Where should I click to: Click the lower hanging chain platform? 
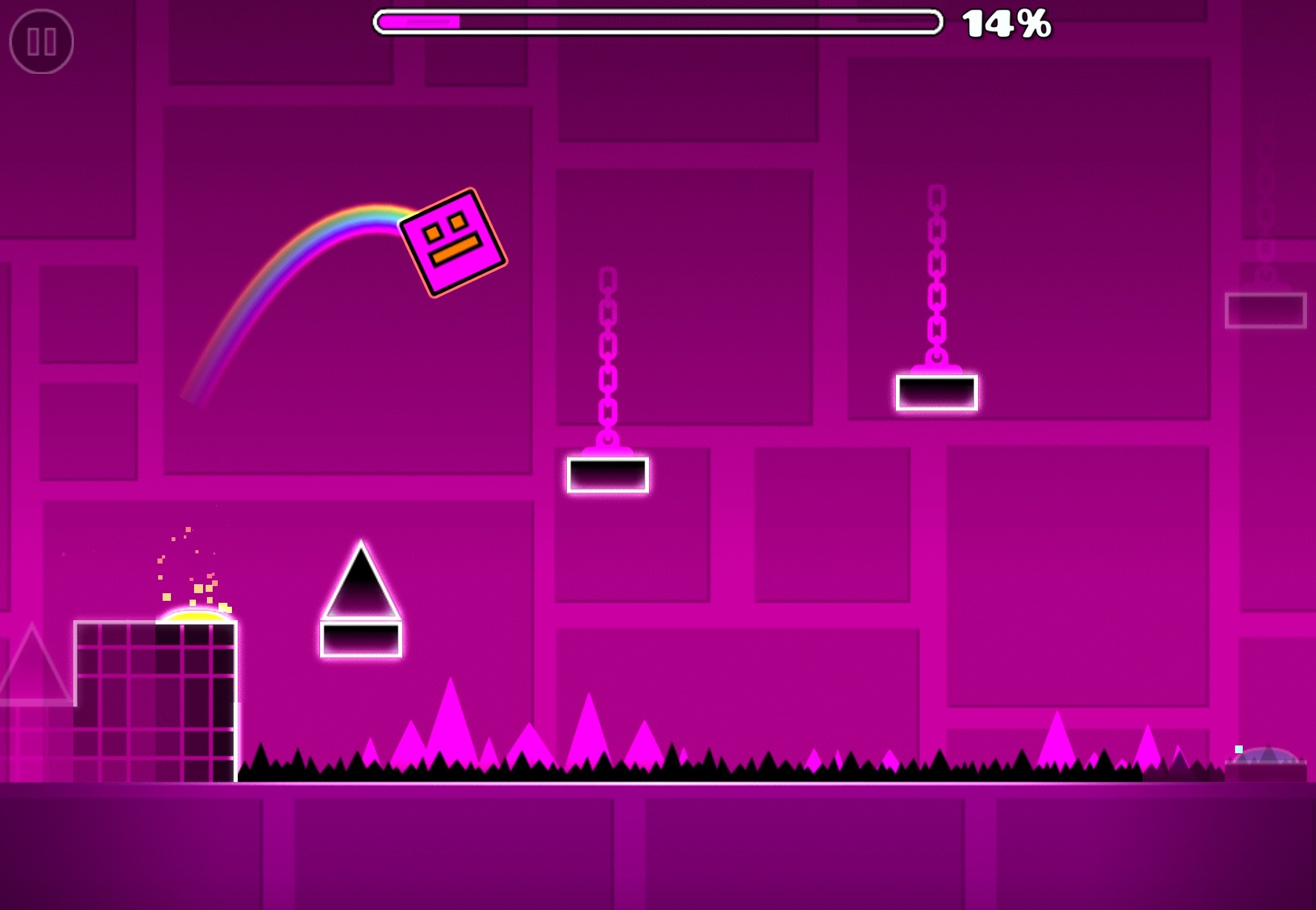[606, 474]
